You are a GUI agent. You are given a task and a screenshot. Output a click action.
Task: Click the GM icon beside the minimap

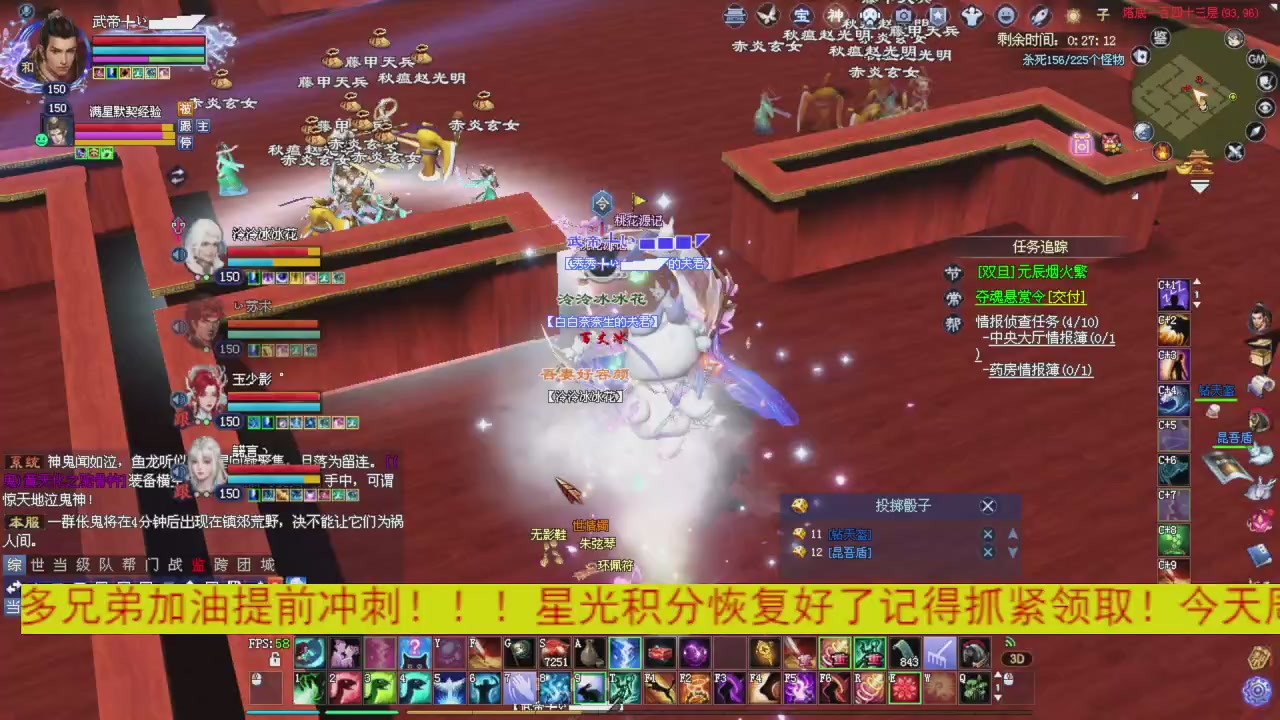pos(1257,58)
